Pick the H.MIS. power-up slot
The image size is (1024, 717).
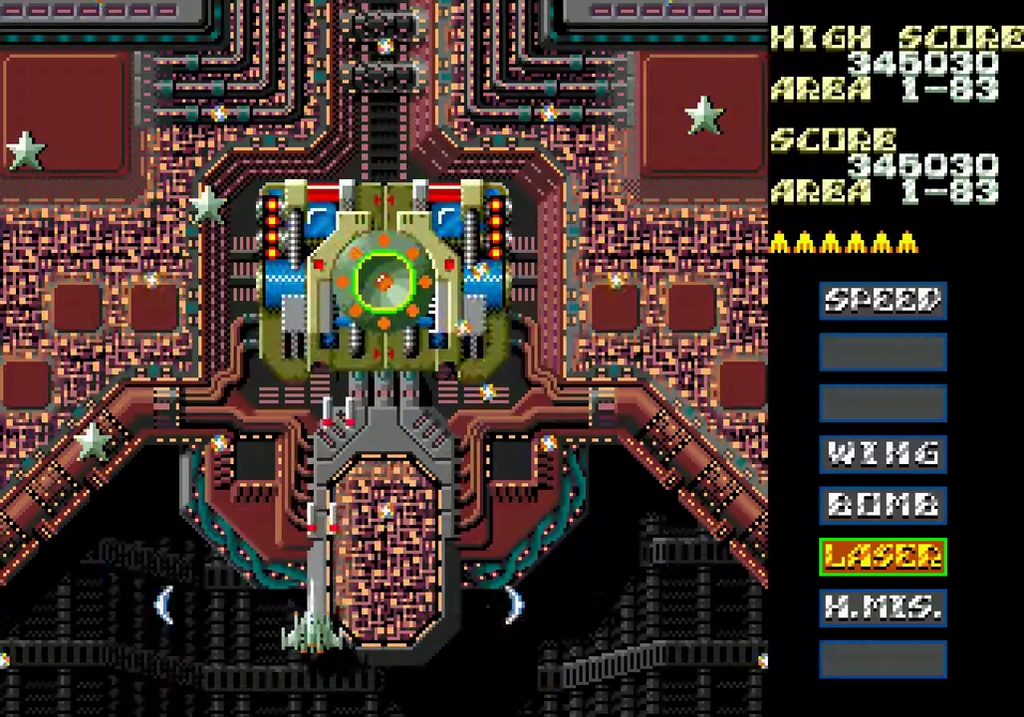point(883,607)
